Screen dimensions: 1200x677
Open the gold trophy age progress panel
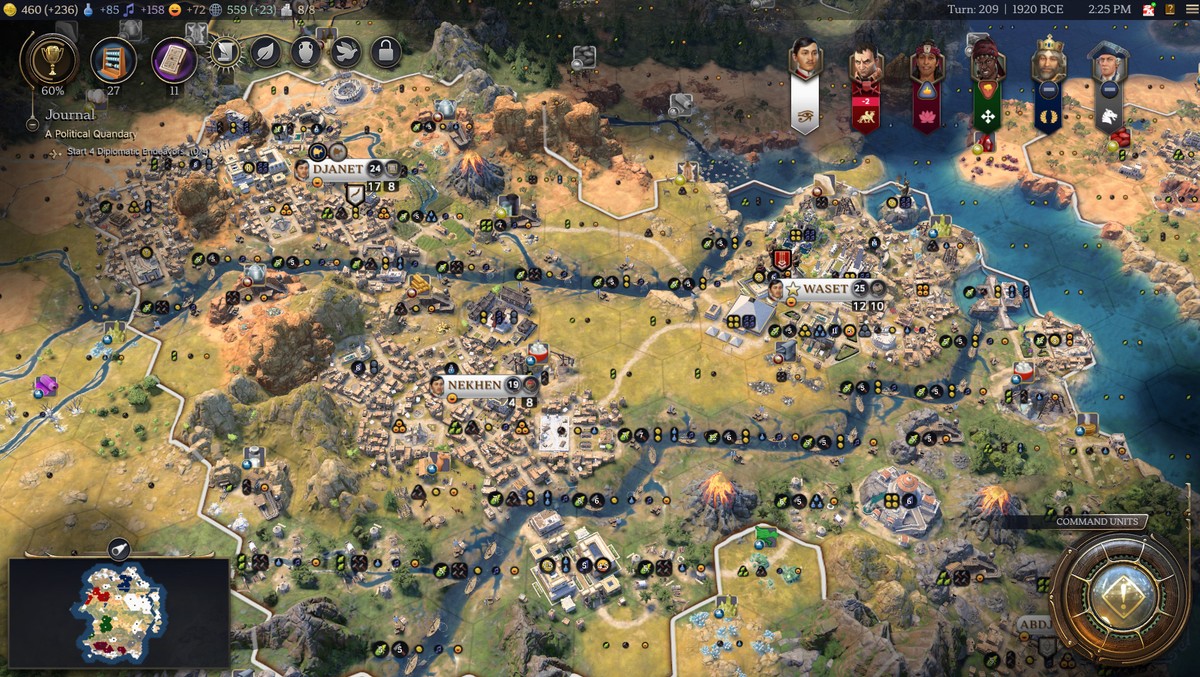(48, 58)
